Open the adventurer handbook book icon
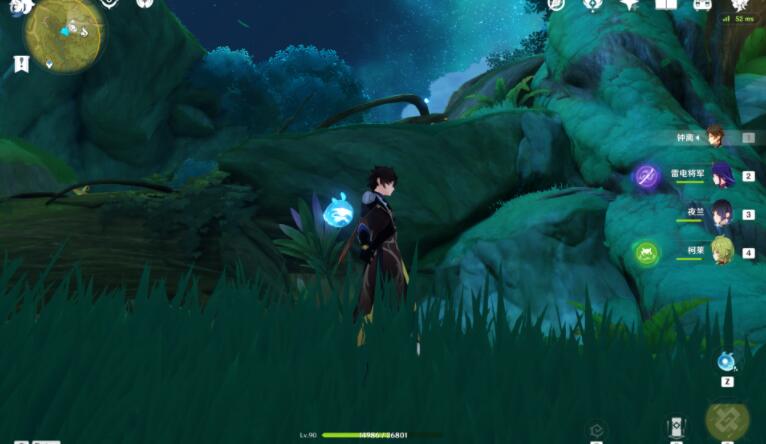Image resolution: width=766 pixels, height=444 pixels. pyautogui.click(x=666, y=5)
